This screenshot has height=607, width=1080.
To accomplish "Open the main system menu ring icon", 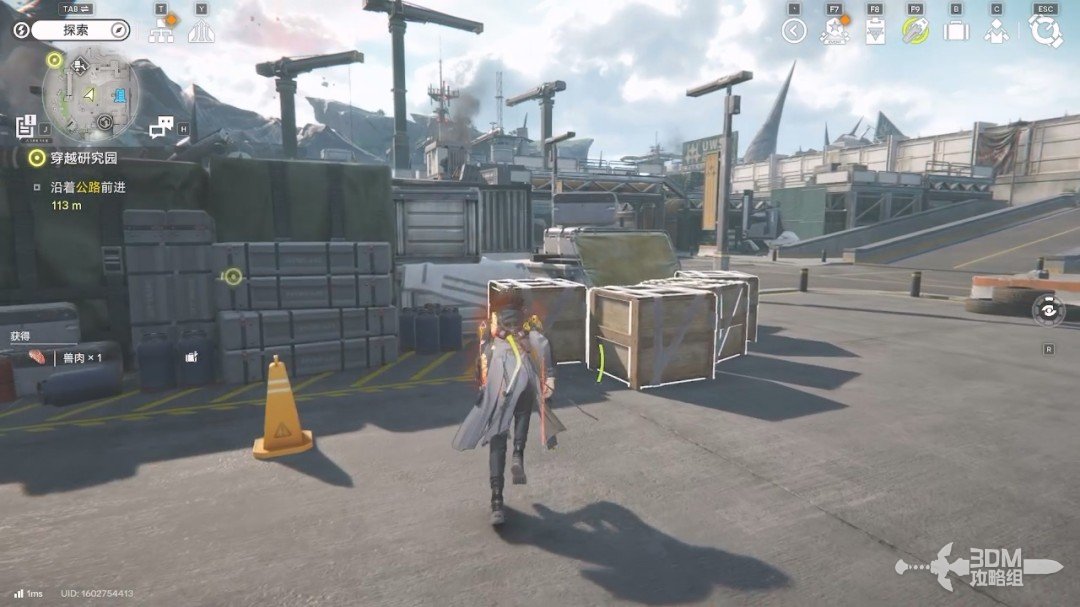I will coord(1045,31).
